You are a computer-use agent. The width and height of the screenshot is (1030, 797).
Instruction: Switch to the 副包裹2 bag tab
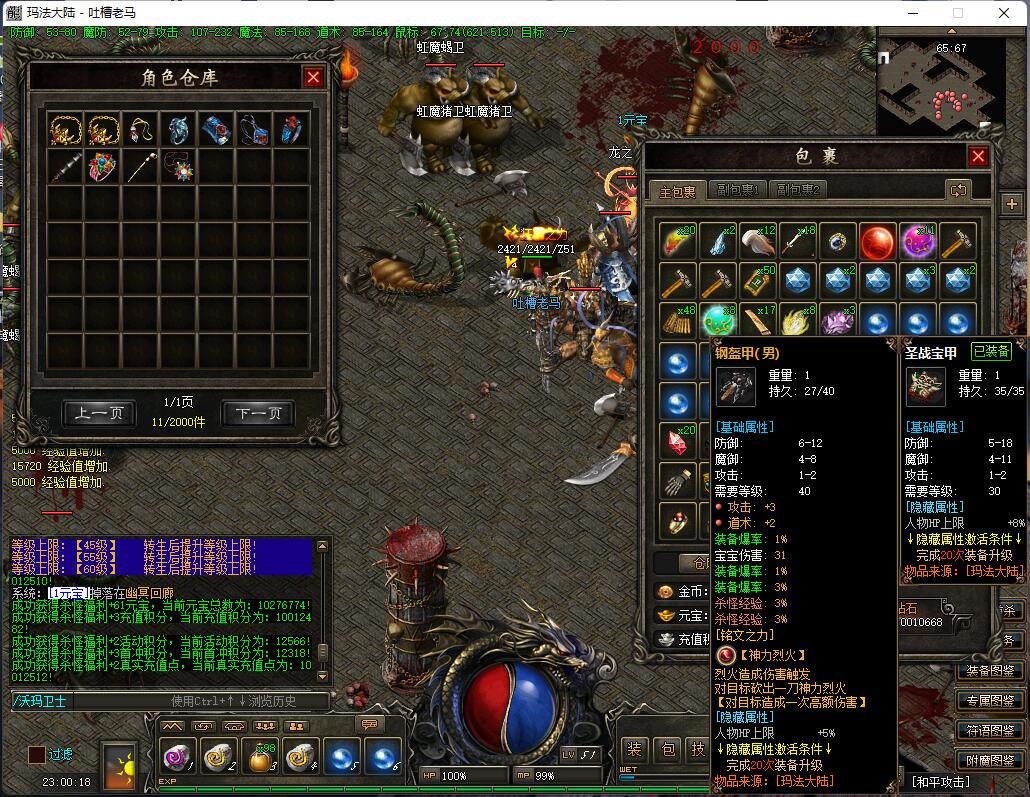pos(799,190)
